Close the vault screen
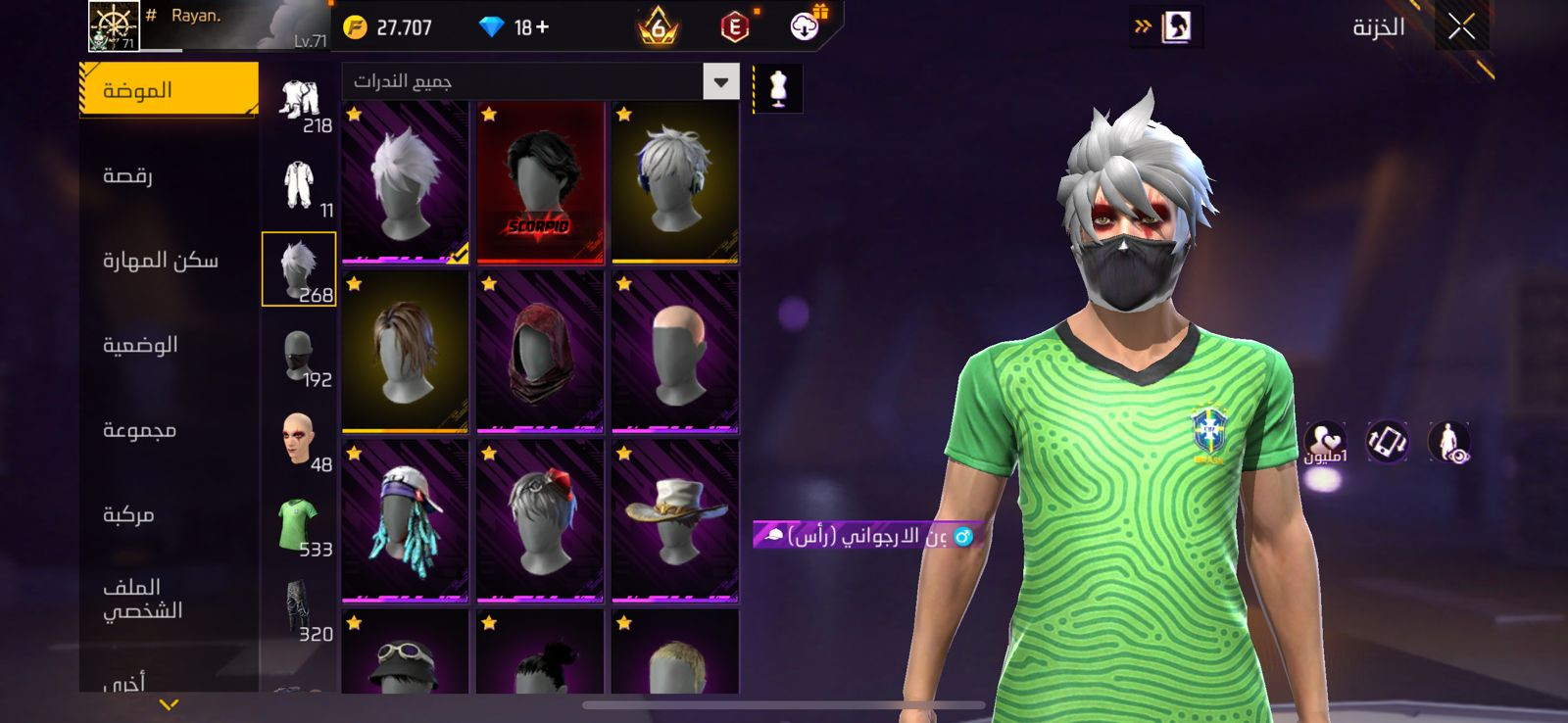1568x723 pixels. coord(1460,27)
